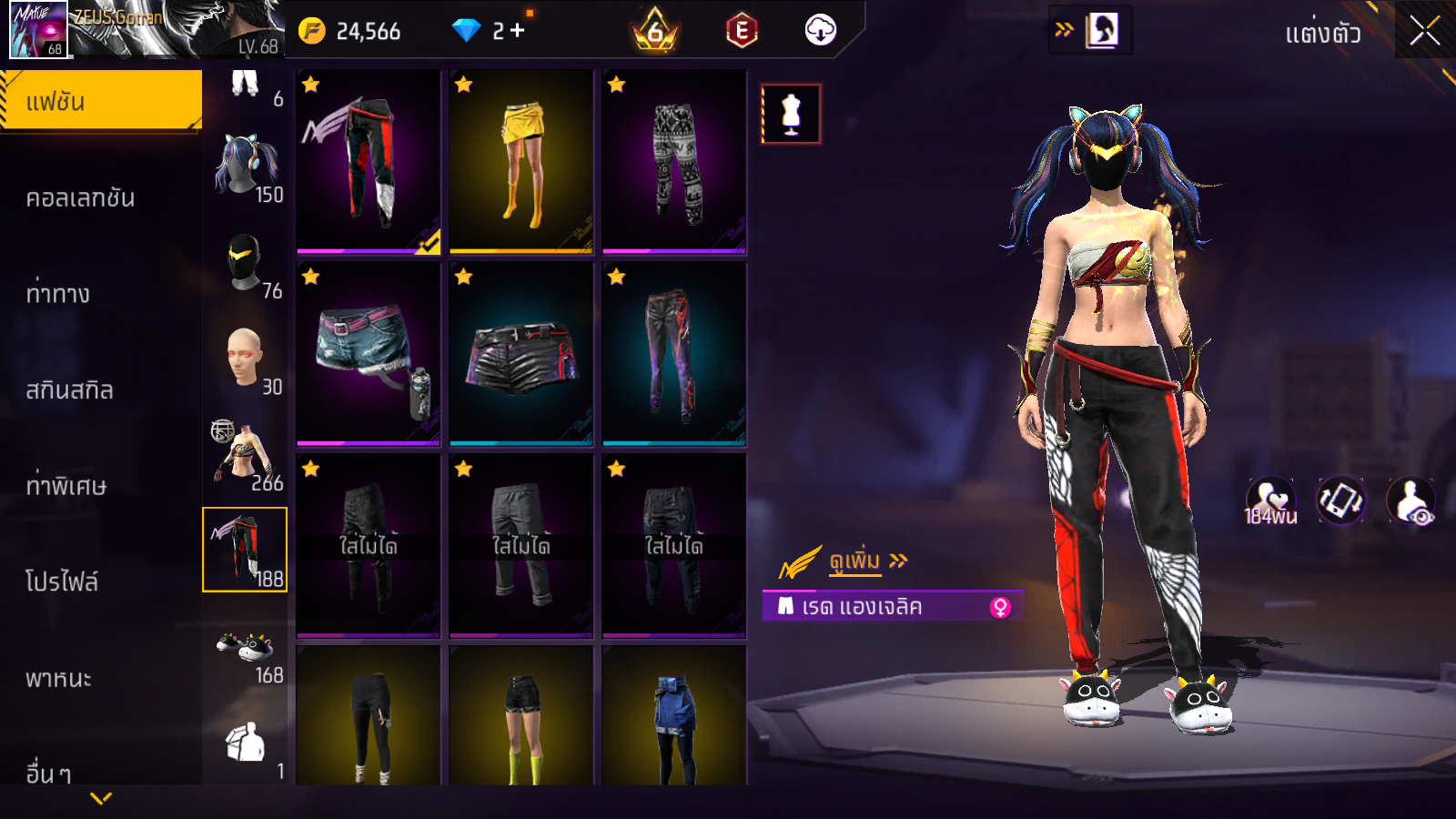Open the diamond top-up plus button

click(517, 31)
